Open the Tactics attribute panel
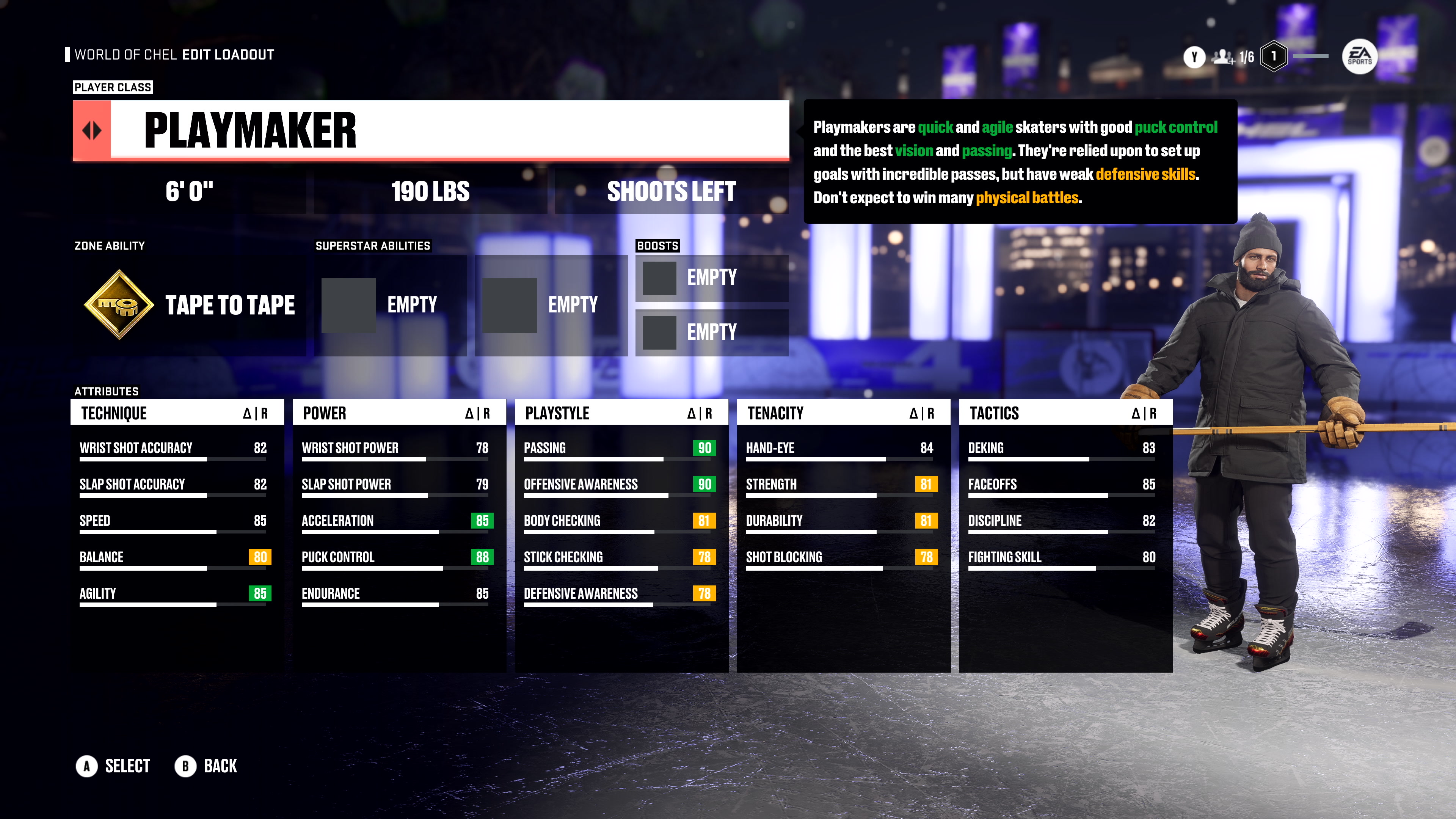 [1065, 413]
